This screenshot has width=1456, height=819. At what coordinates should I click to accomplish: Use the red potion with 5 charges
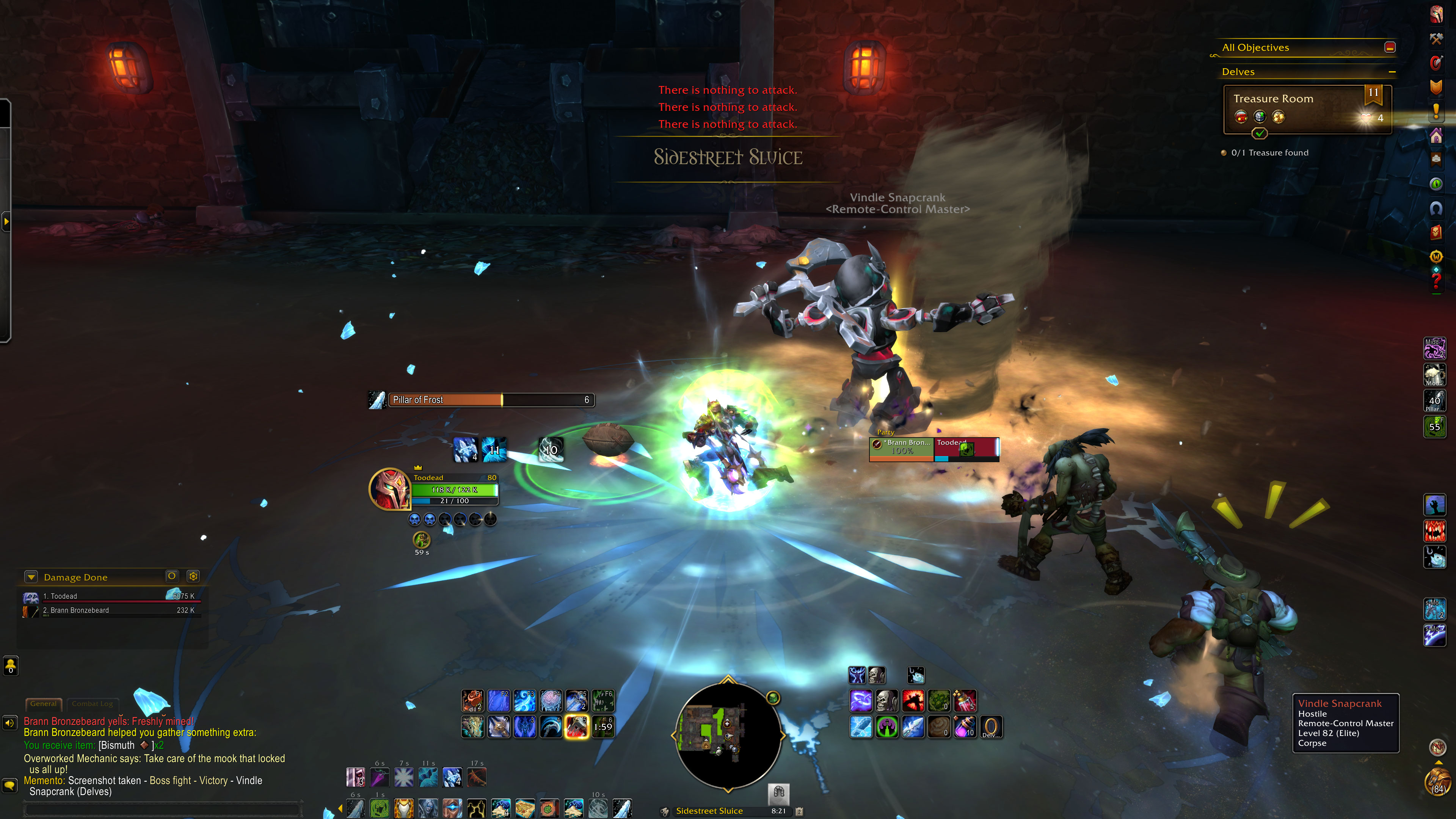tap(964, 701)
